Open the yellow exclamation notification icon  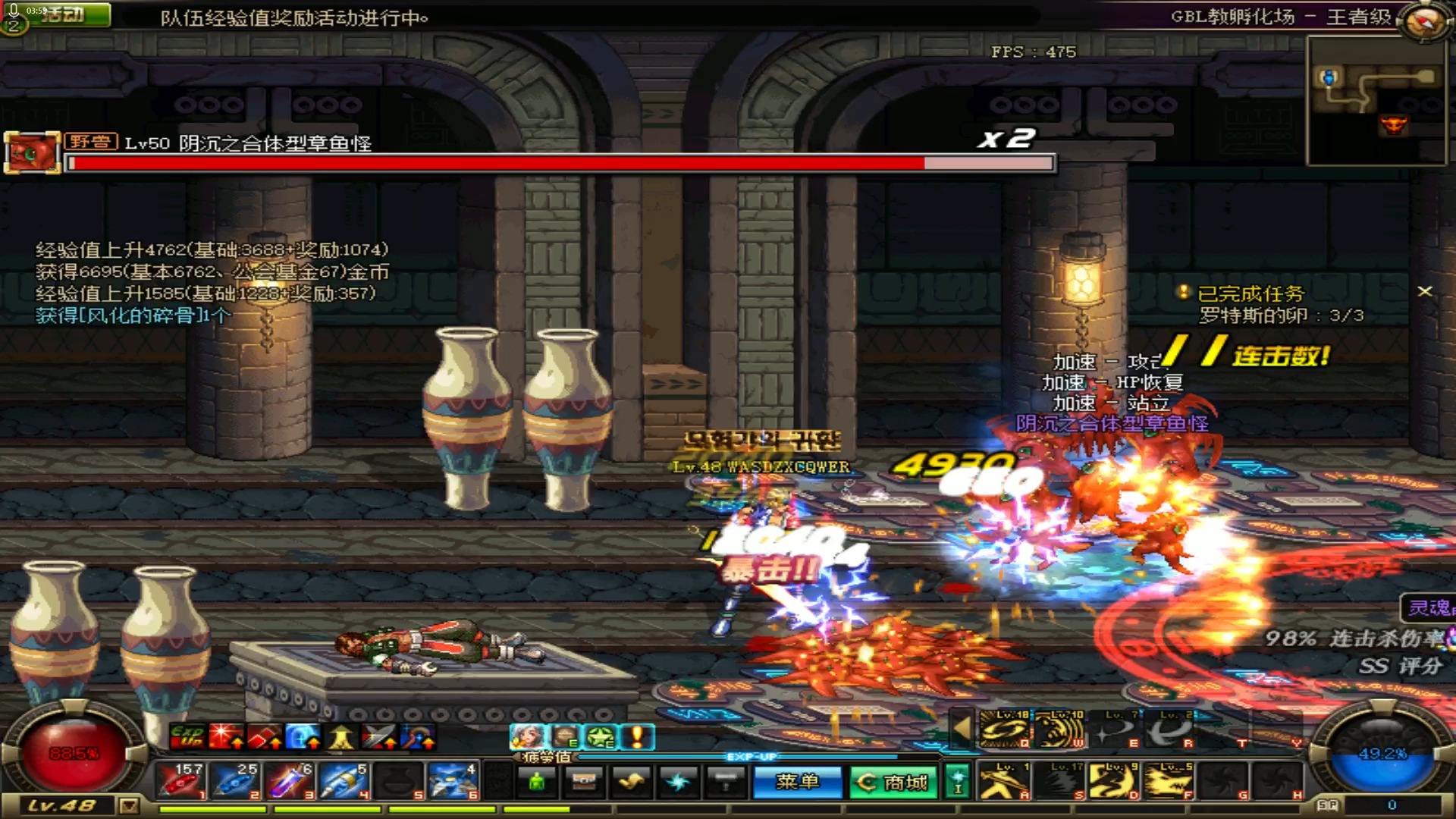coord(638,736)
